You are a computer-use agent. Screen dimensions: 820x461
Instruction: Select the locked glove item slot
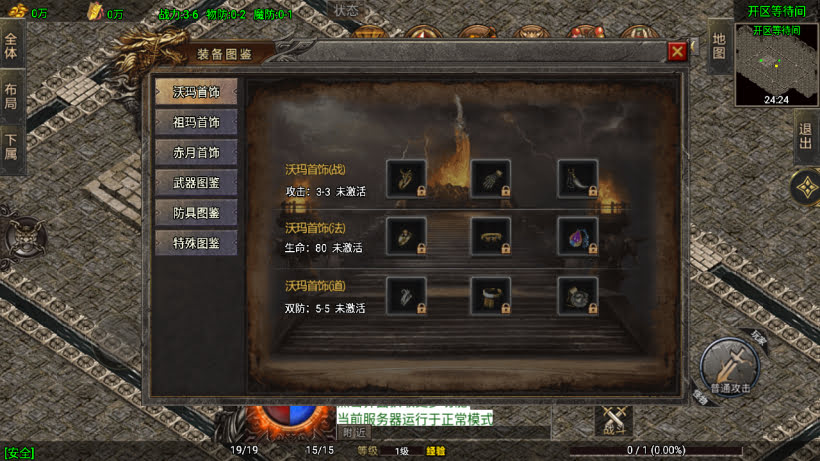491,178
